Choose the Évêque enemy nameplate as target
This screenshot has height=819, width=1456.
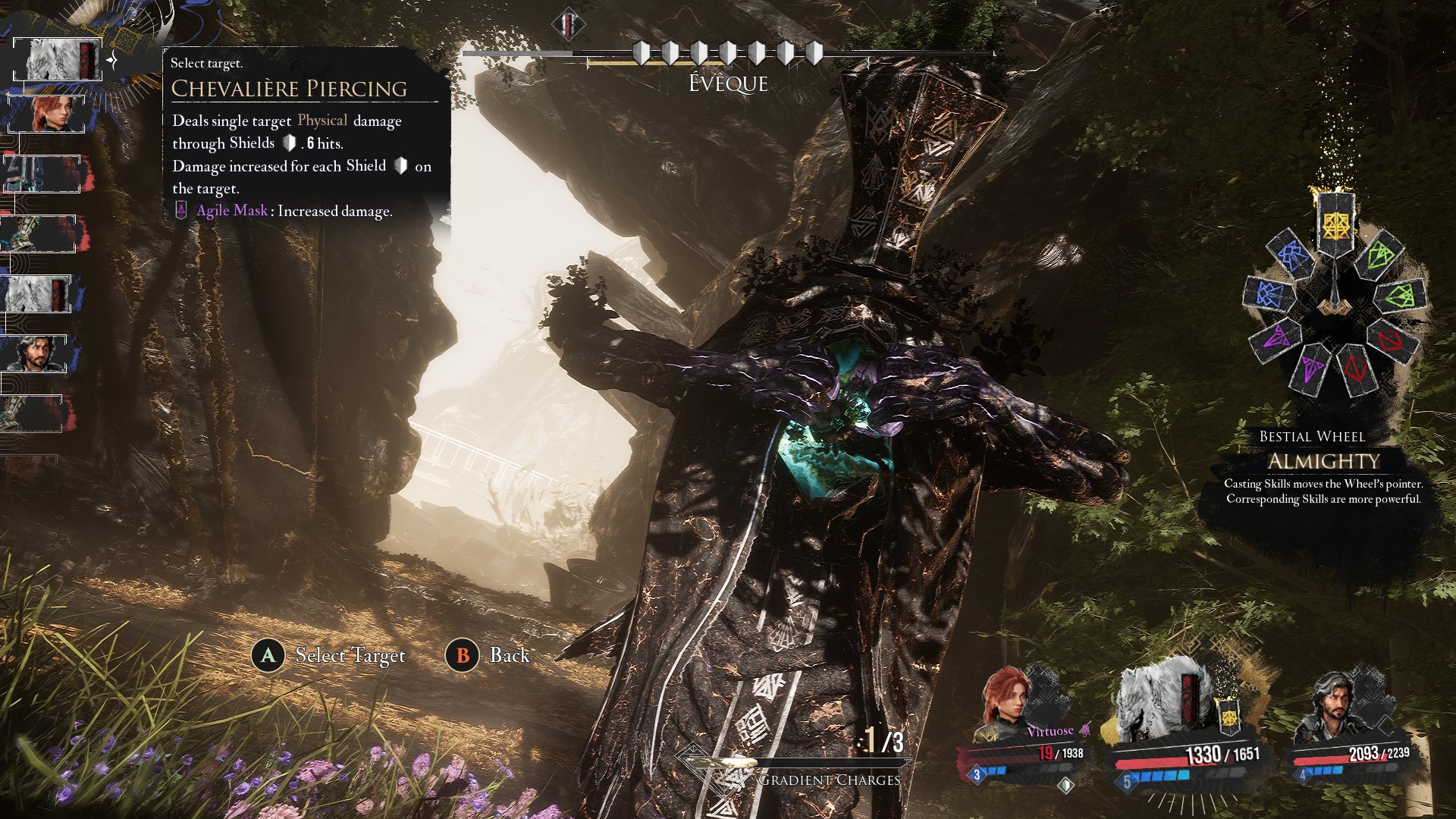coord(727,83)
